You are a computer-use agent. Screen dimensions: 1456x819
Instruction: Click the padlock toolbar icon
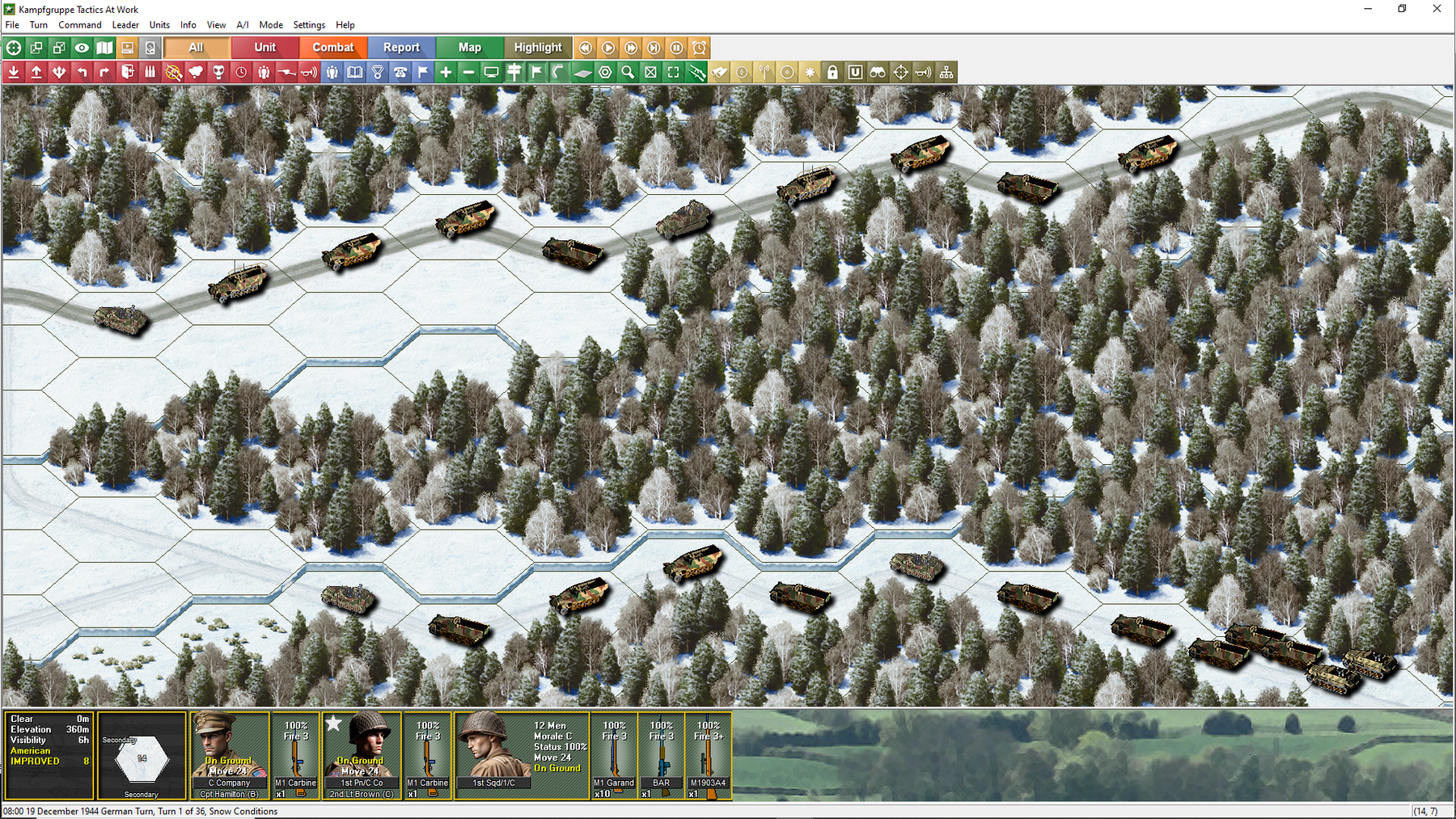832,73
